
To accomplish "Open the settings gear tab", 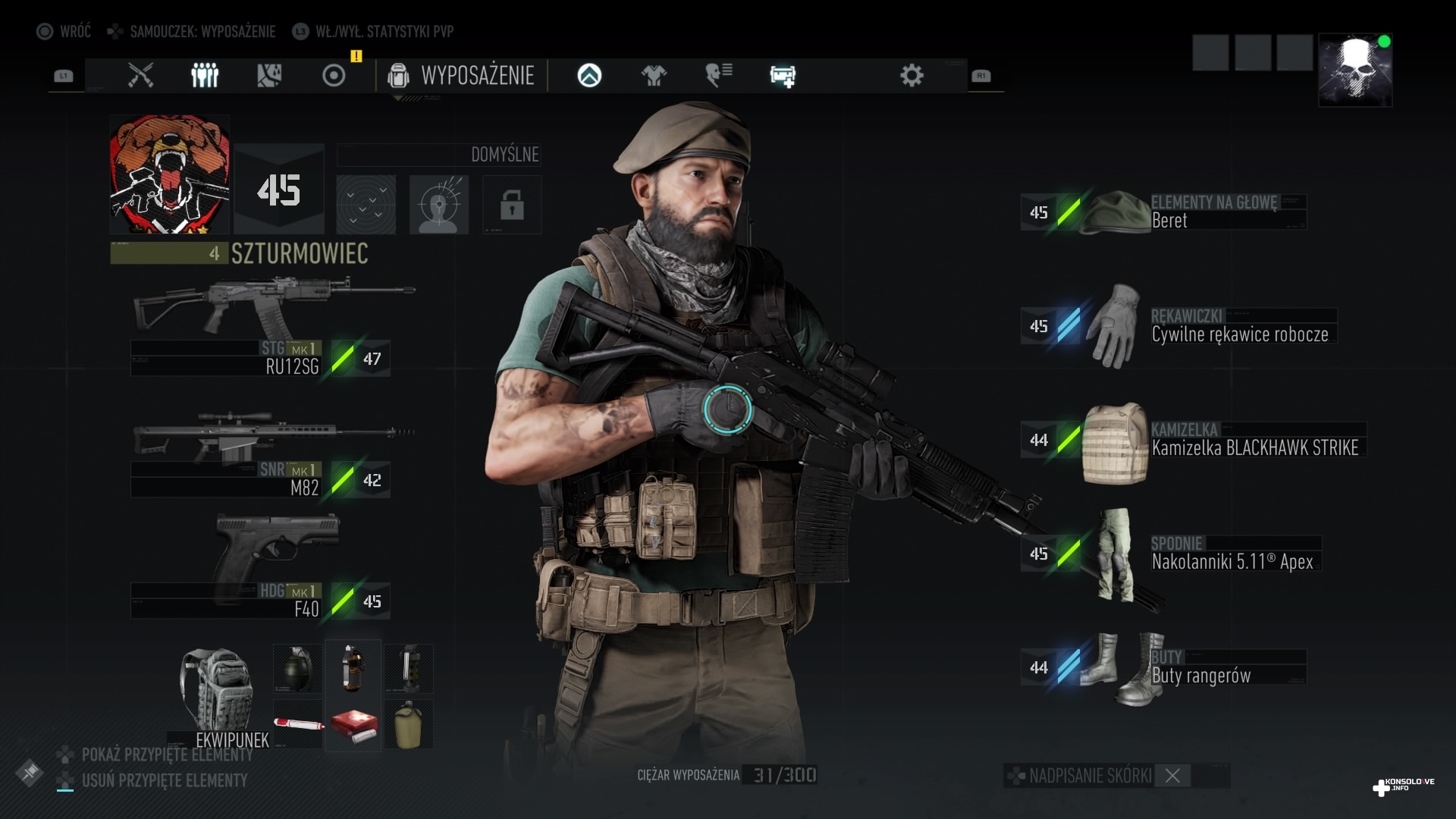I will click(x=912, y=75).
